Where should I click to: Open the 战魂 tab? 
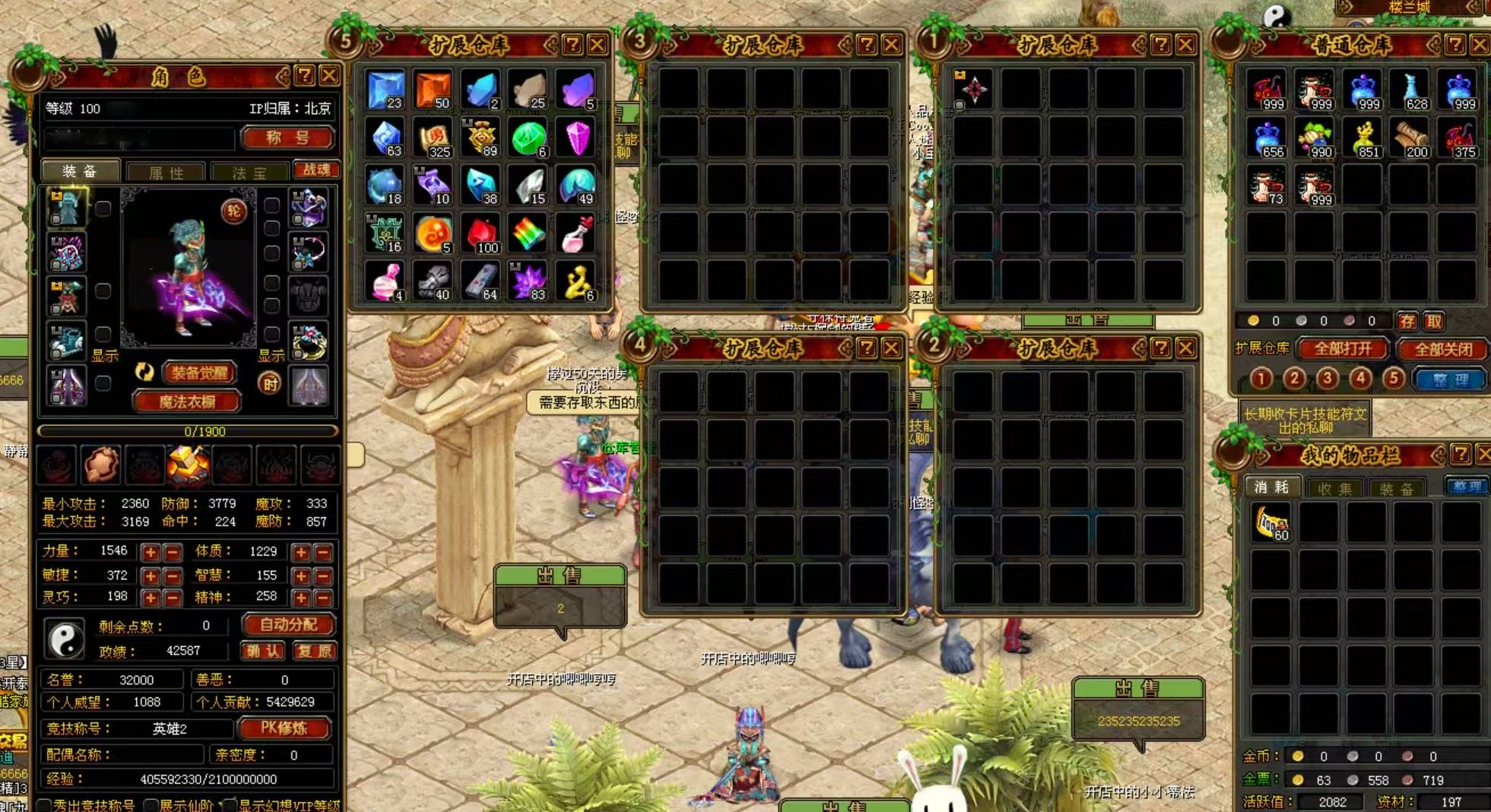coord(316,170)
